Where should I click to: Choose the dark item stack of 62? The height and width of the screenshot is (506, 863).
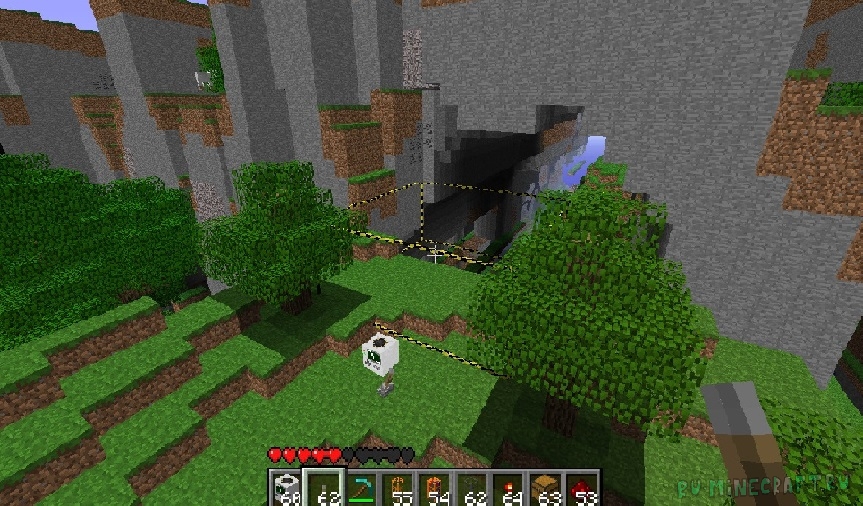click(x=471, y=488)
